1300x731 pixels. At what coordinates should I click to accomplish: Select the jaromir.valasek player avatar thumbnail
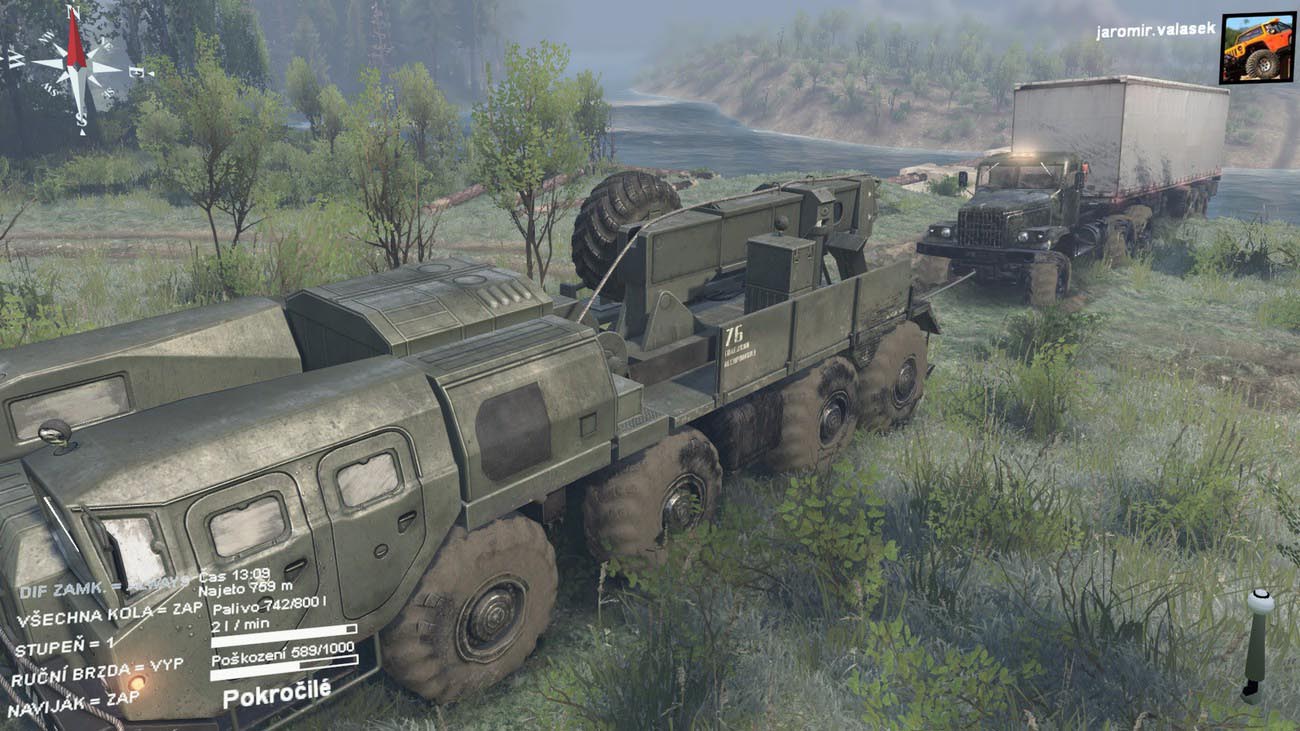coord(1257,47)
